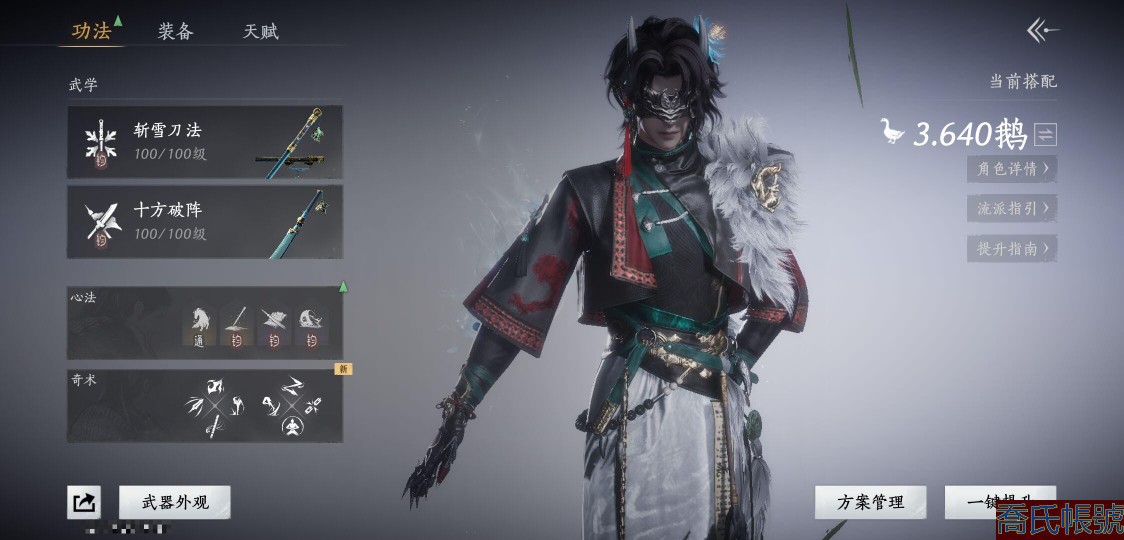
Task: Open the 奇术 mystic arts panel
Action: pos(205,406)
